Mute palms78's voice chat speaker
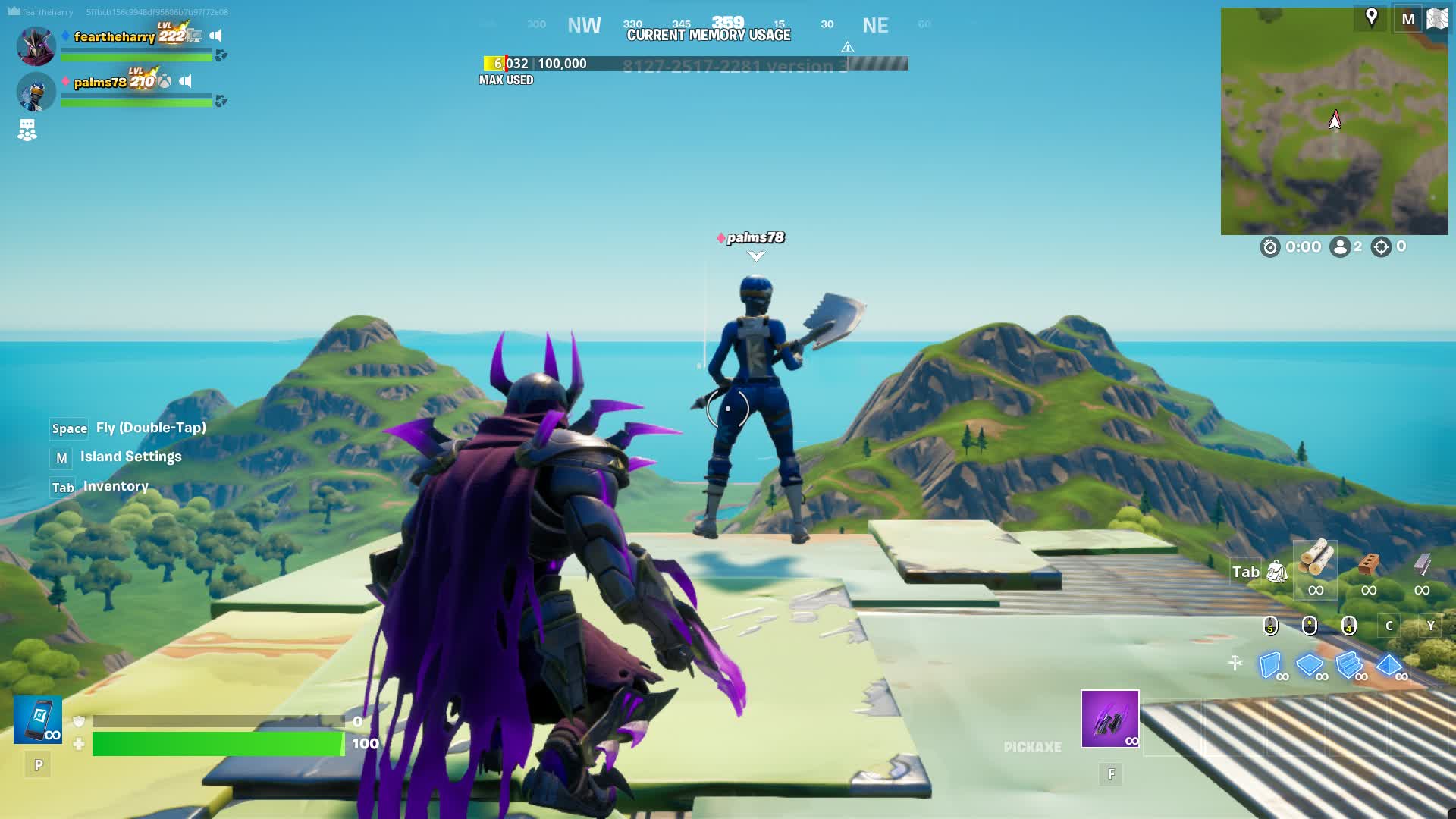The height and width of the screenshot is (819, 1456). [x=186, y=81]
